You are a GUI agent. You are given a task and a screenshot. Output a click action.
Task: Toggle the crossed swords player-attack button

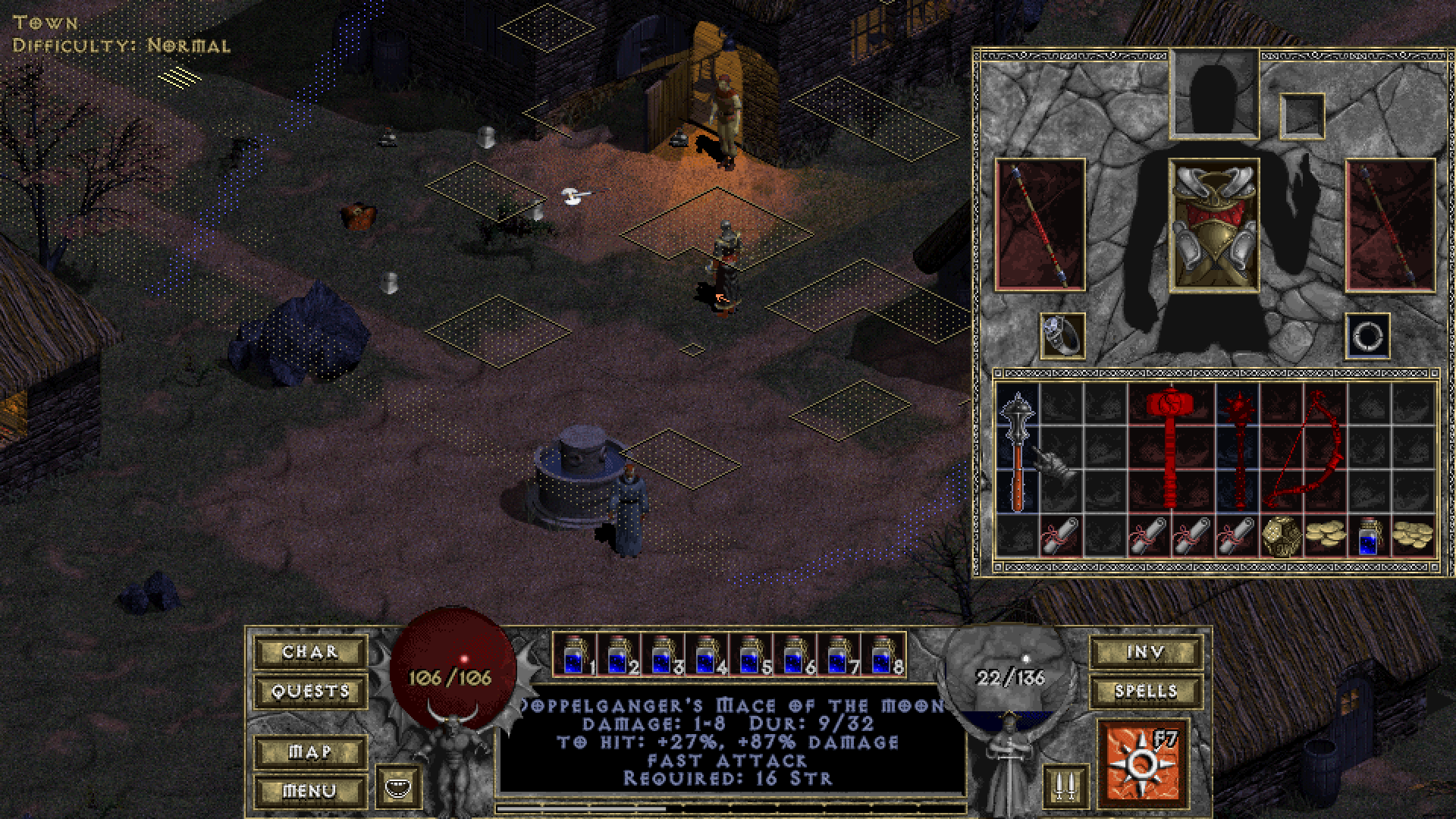click(1065, 787)
